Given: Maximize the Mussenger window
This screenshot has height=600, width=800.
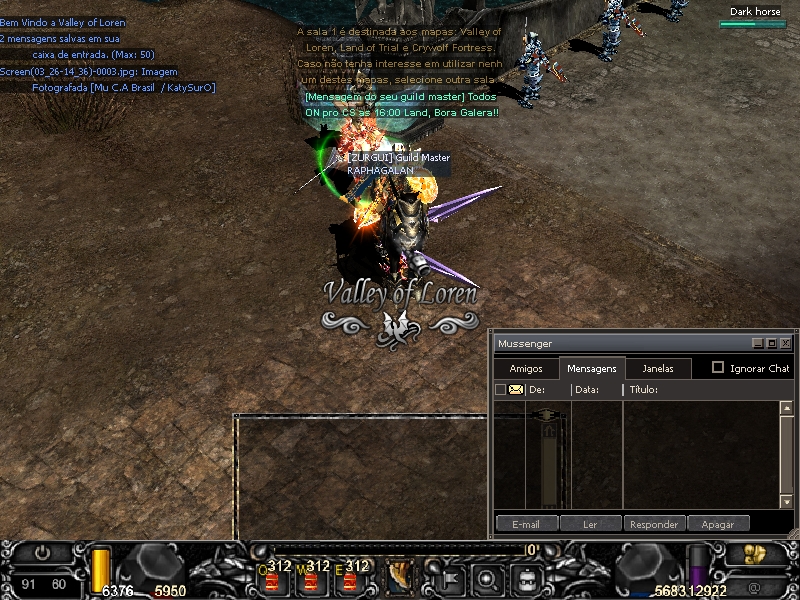Looking at the screenshot, I should [772, 343].
